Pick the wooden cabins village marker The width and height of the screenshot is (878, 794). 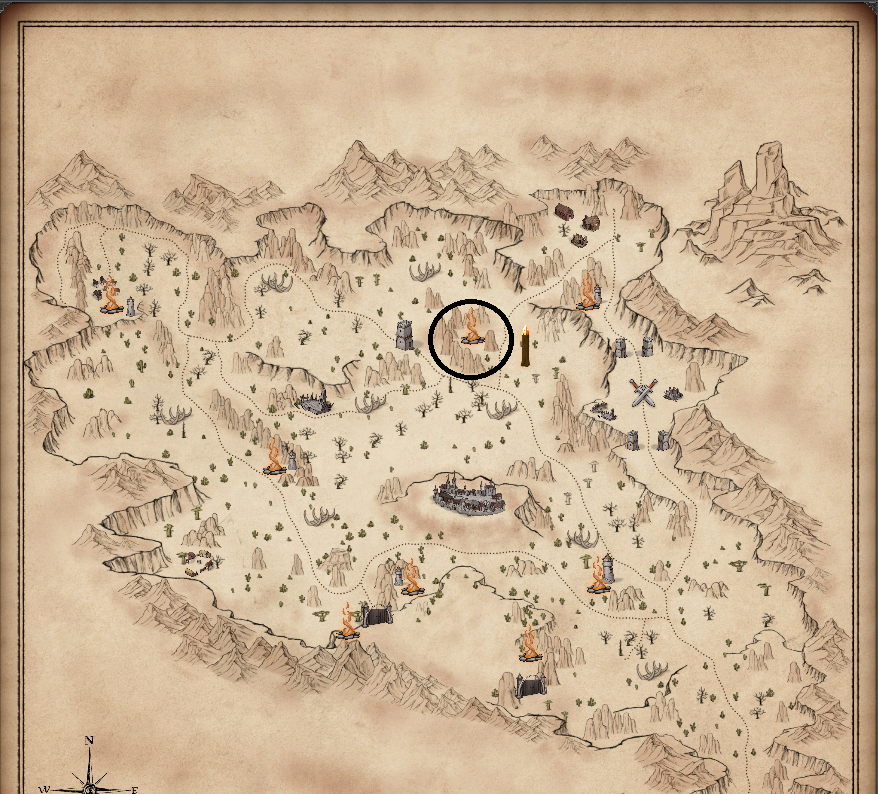click(576, 223)
